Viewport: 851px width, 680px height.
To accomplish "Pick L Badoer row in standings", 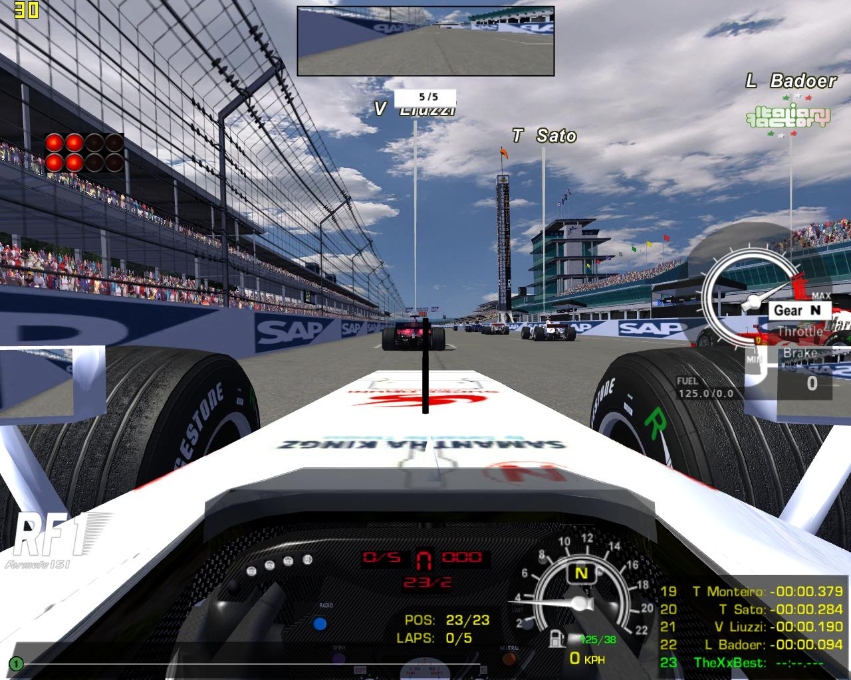I will pos(752,644).
